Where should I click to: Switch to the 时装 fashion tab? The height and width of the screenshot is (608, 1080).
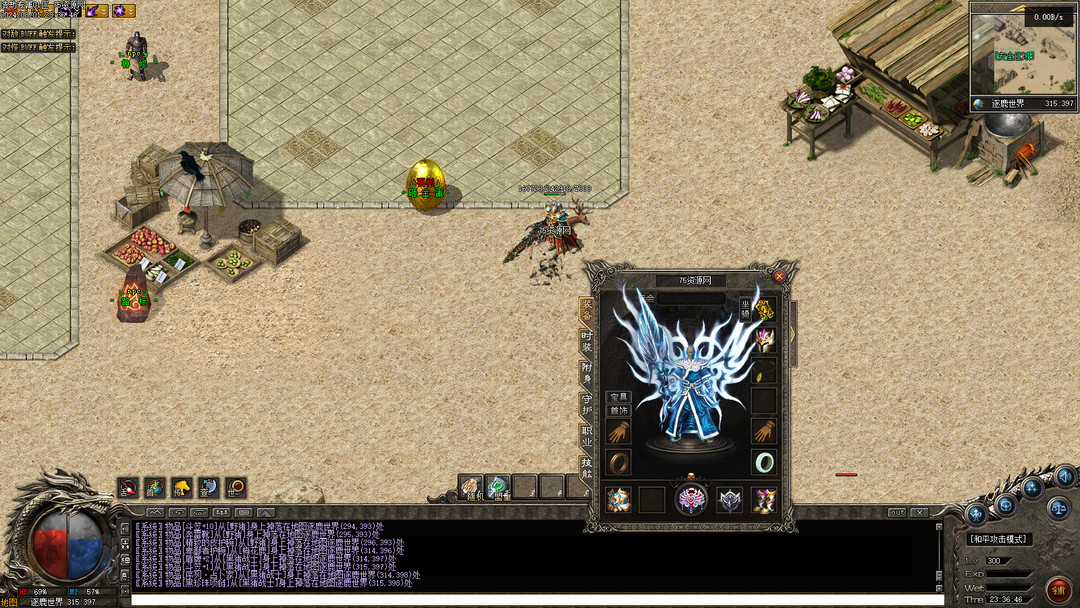click(x=587, y=342)
